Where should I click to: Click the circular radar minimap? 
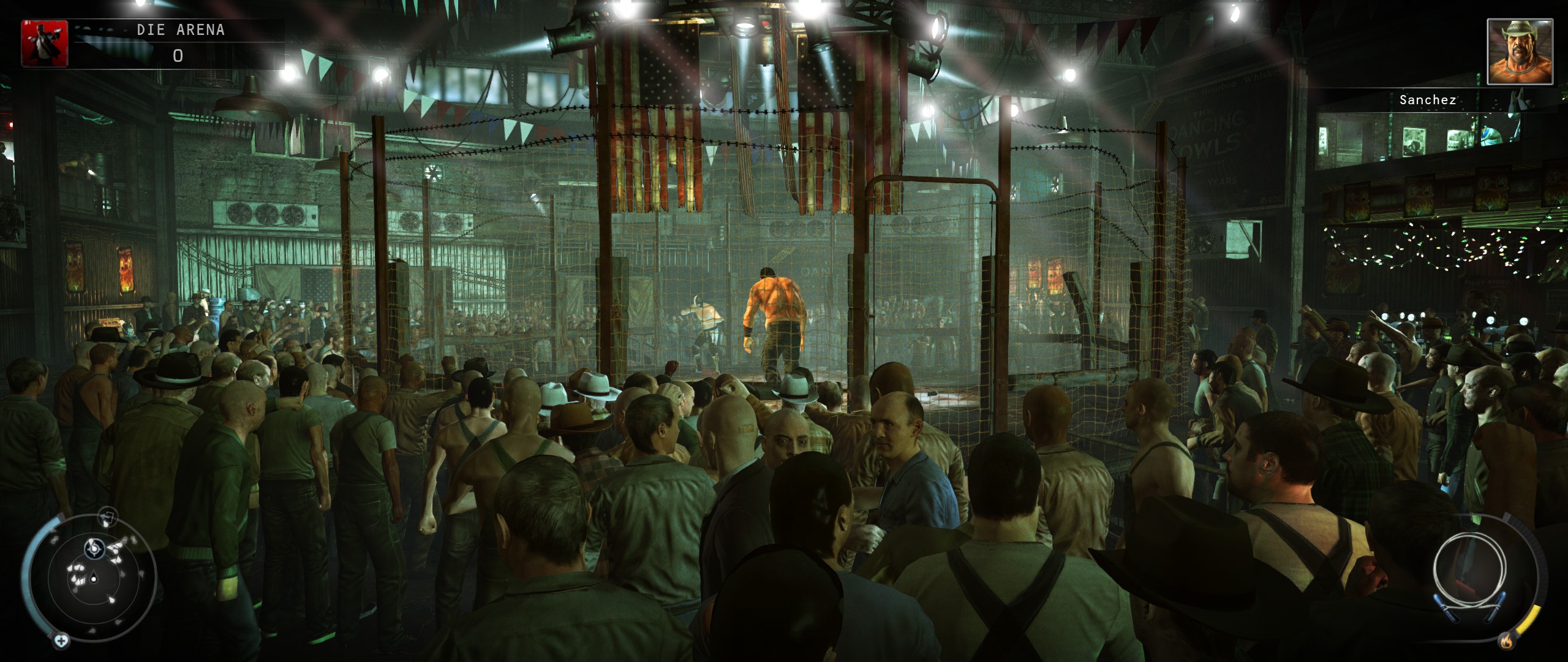pyautogui.click(x=92, y=577)
